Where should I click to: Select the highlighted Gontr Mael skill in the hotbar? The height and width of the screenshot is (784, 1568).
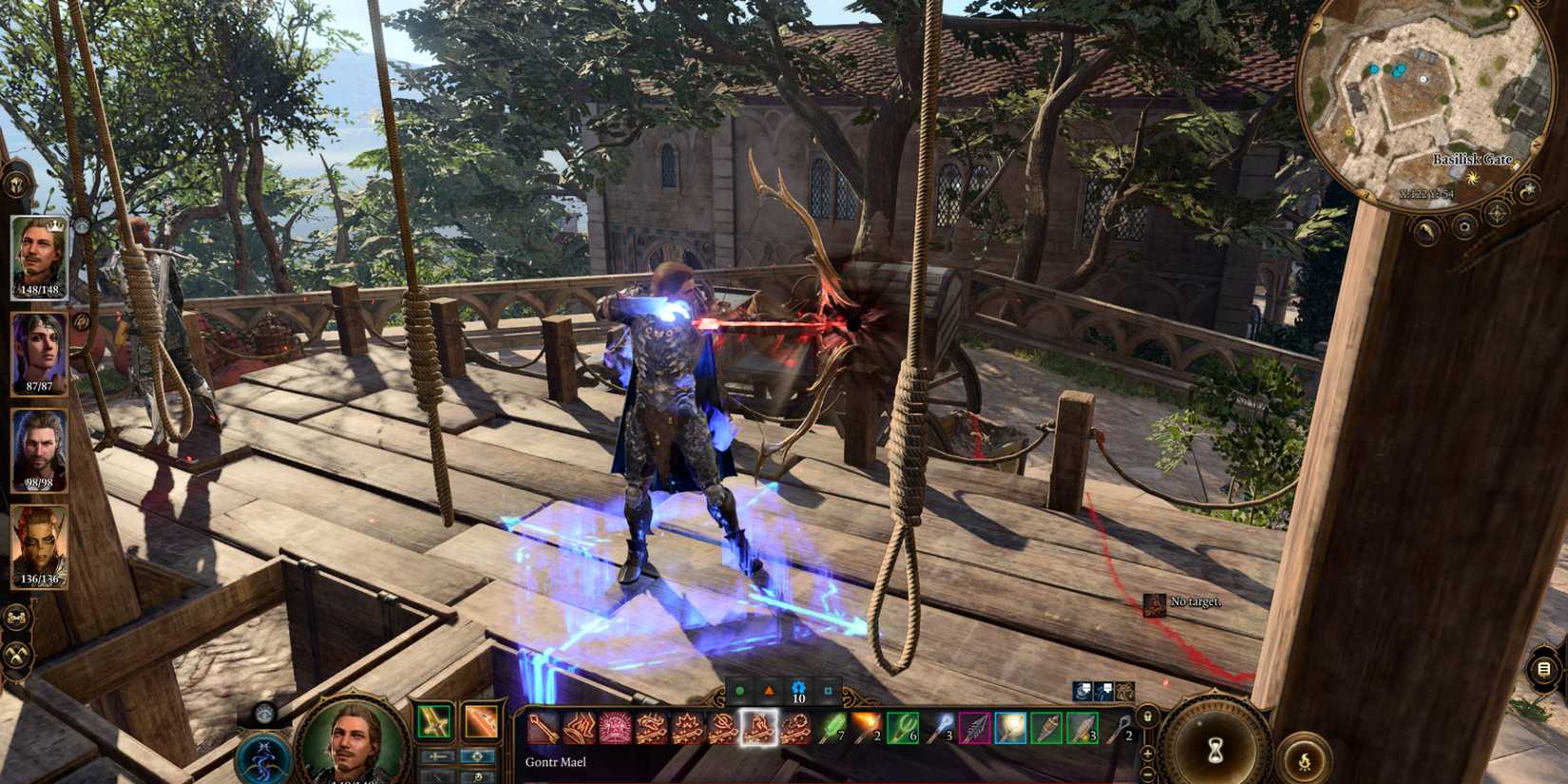point(758,729)
